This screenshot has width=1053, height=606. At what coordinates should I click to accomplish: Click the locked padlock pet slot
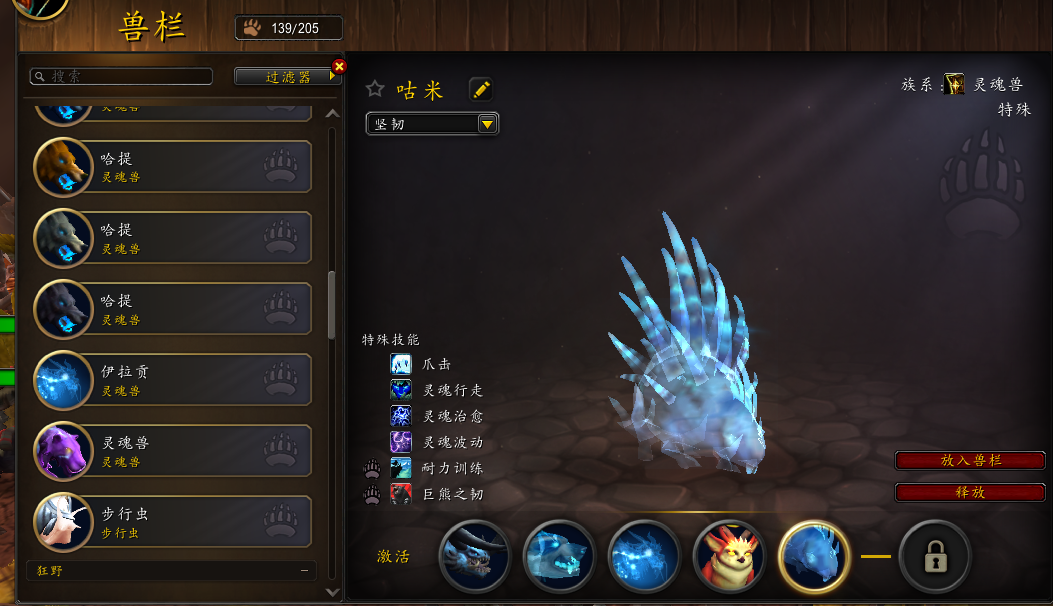click(x=935, y=557)
